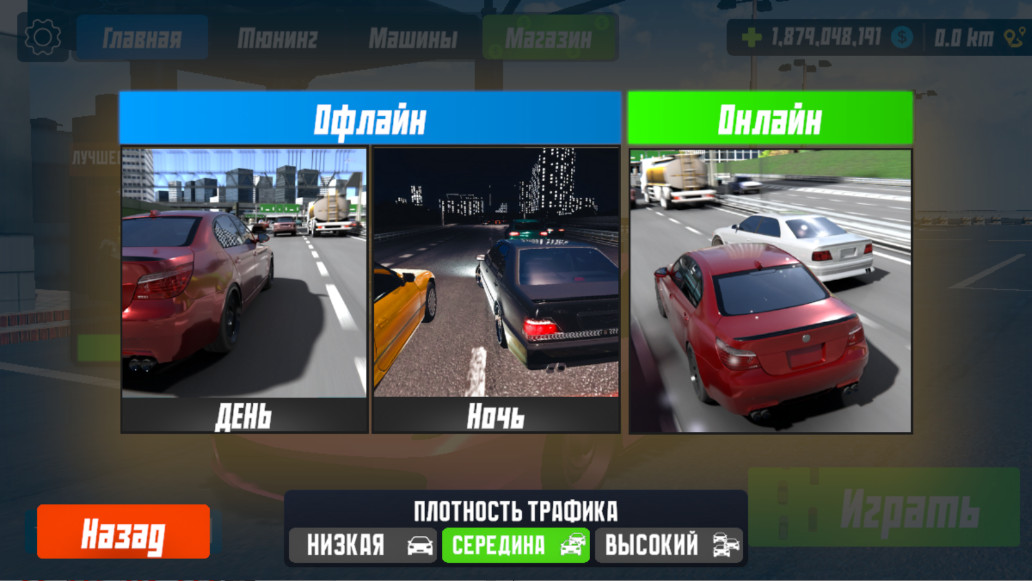Add currency with the green plus icon
This screenshot has height=581, width=1032.
click(752, 38)
